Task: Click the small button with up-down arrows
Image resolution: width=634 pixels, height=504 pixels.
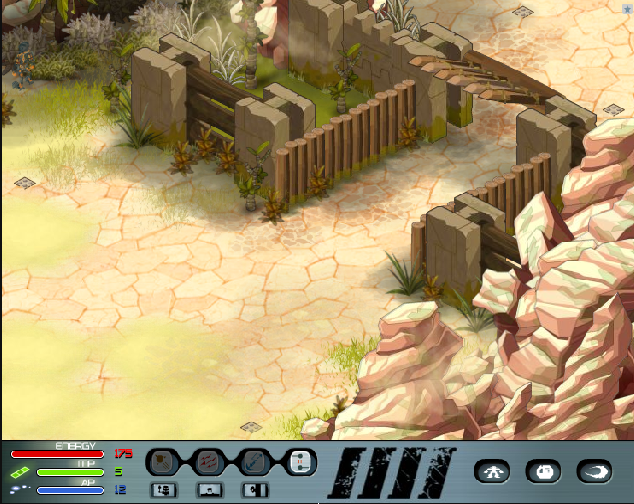Action: tap(163, 489)
